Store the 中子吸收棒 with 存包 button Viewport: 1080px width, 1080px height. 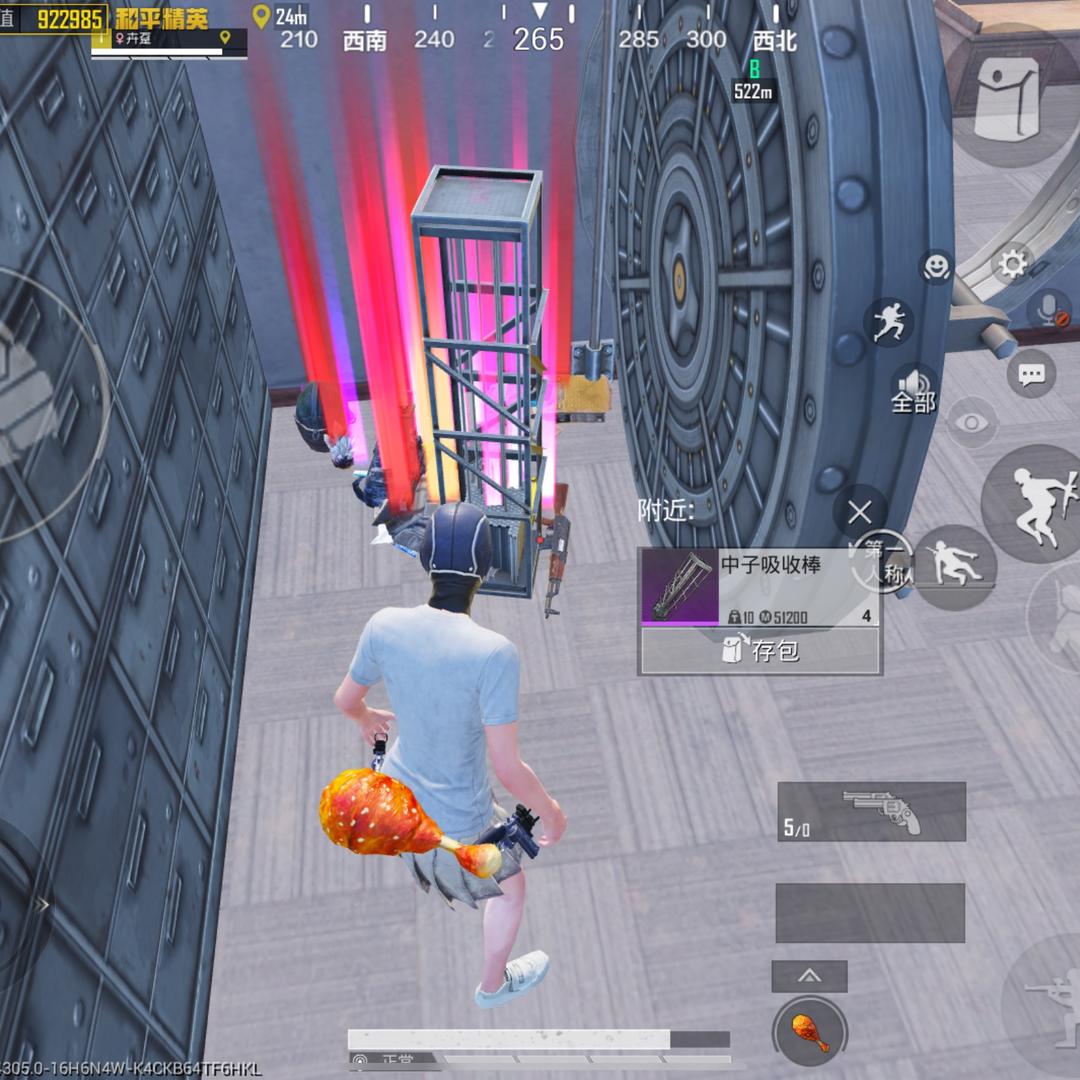pos(760,651)
